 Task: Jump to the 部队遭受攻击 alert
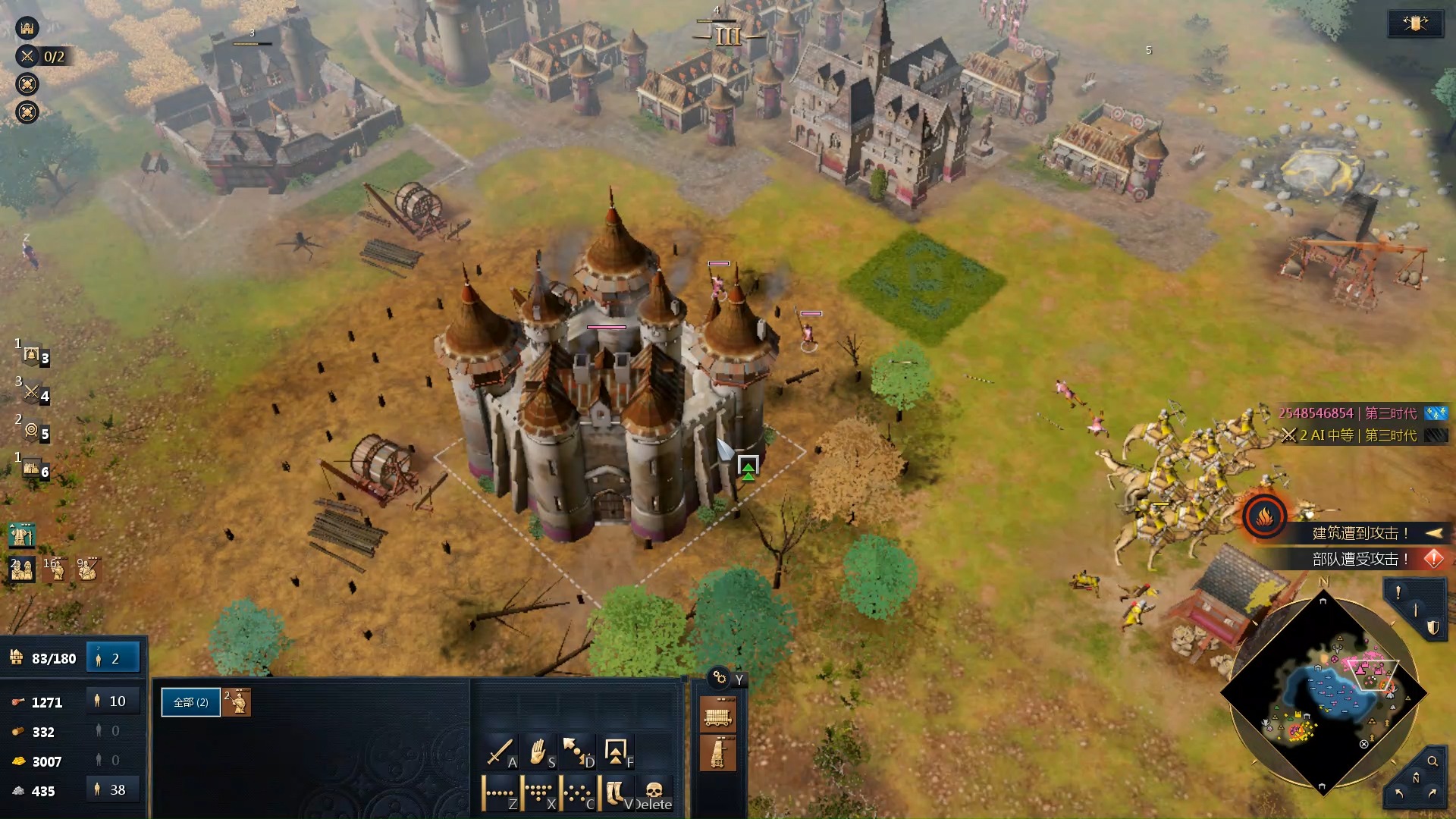point(1361,559)
